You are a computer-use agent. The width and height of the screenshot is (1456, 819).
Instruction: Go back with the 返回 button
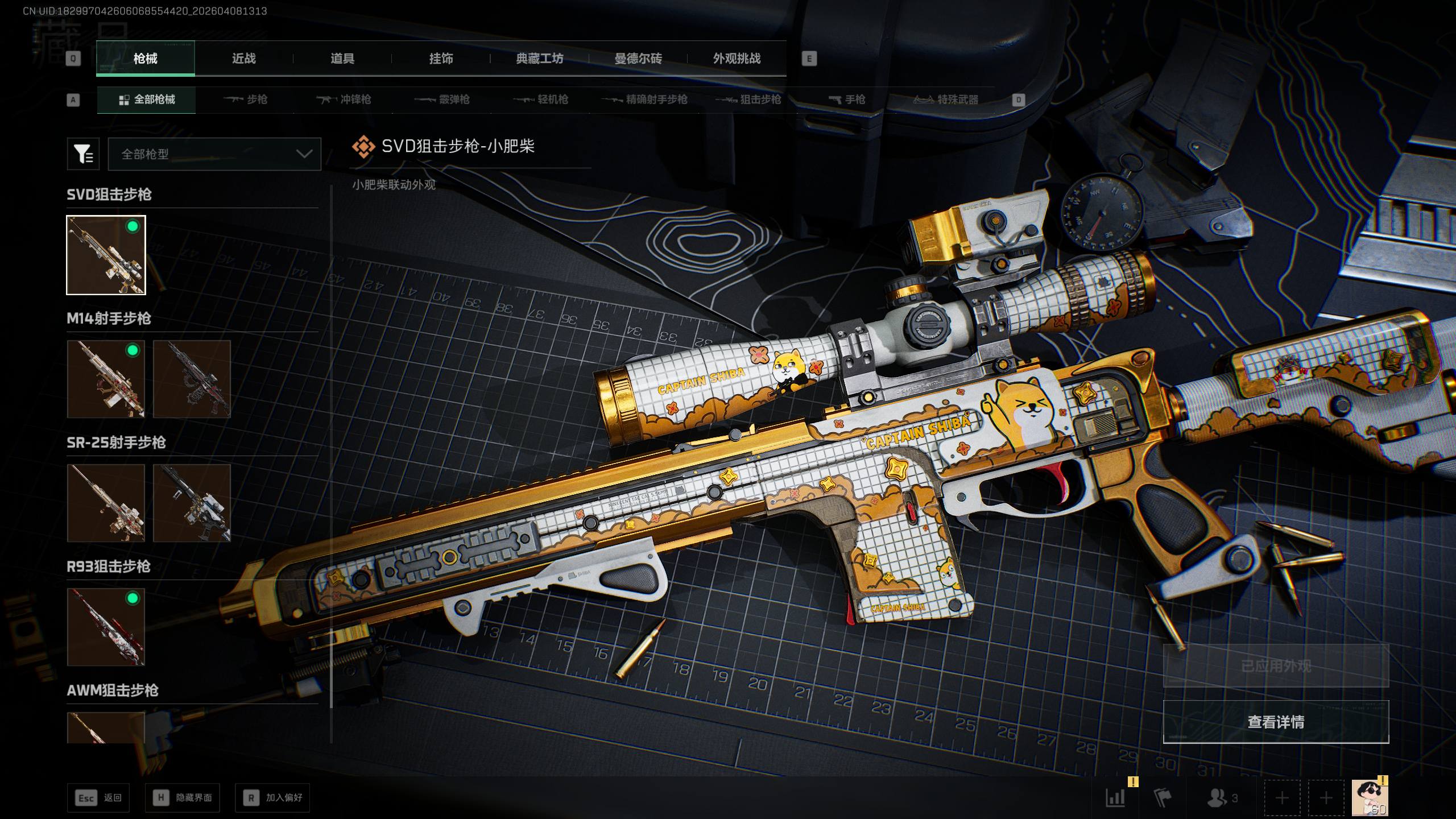pyautogui.click(x=98, y=798)
